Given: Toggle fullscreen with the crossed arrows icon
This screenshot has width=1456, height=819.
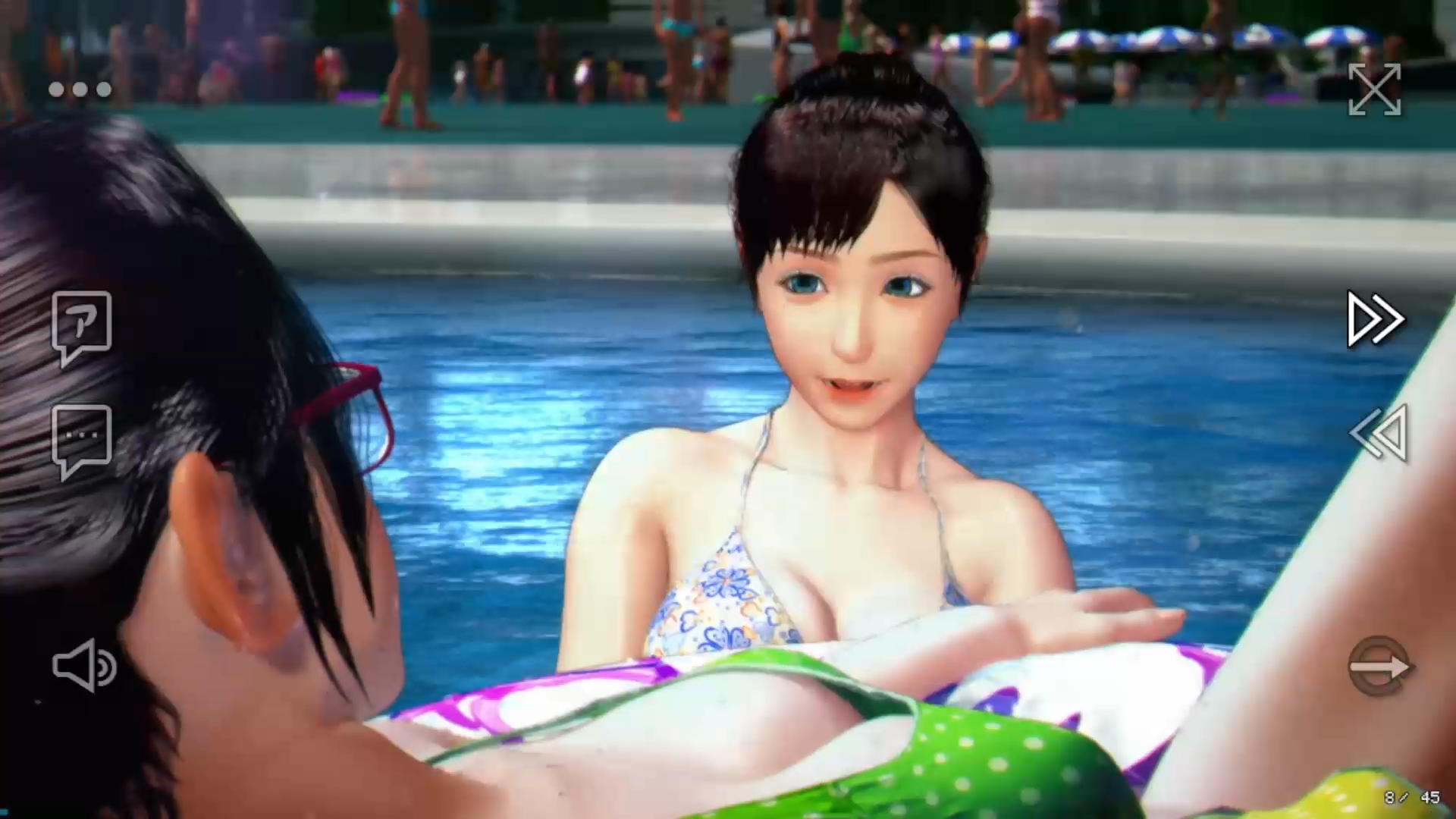Looking at the screenshot, I should click(x=1374, y=89).
